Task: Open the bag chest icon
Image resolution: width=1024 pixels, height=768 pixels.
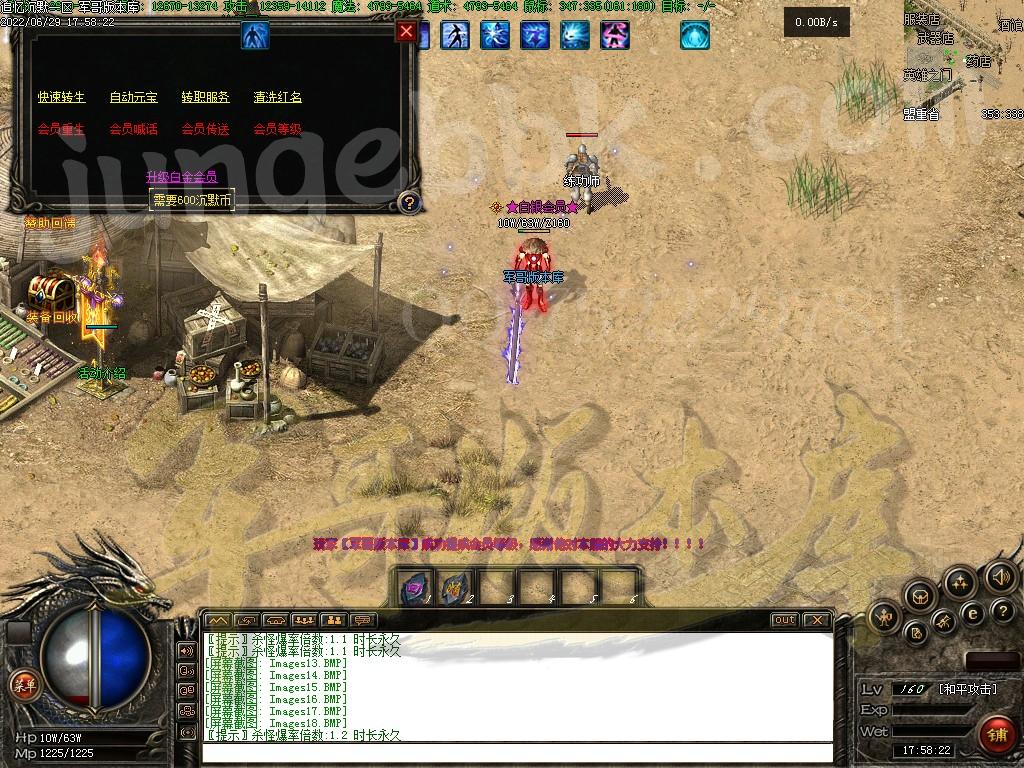Action: (920, 597)
